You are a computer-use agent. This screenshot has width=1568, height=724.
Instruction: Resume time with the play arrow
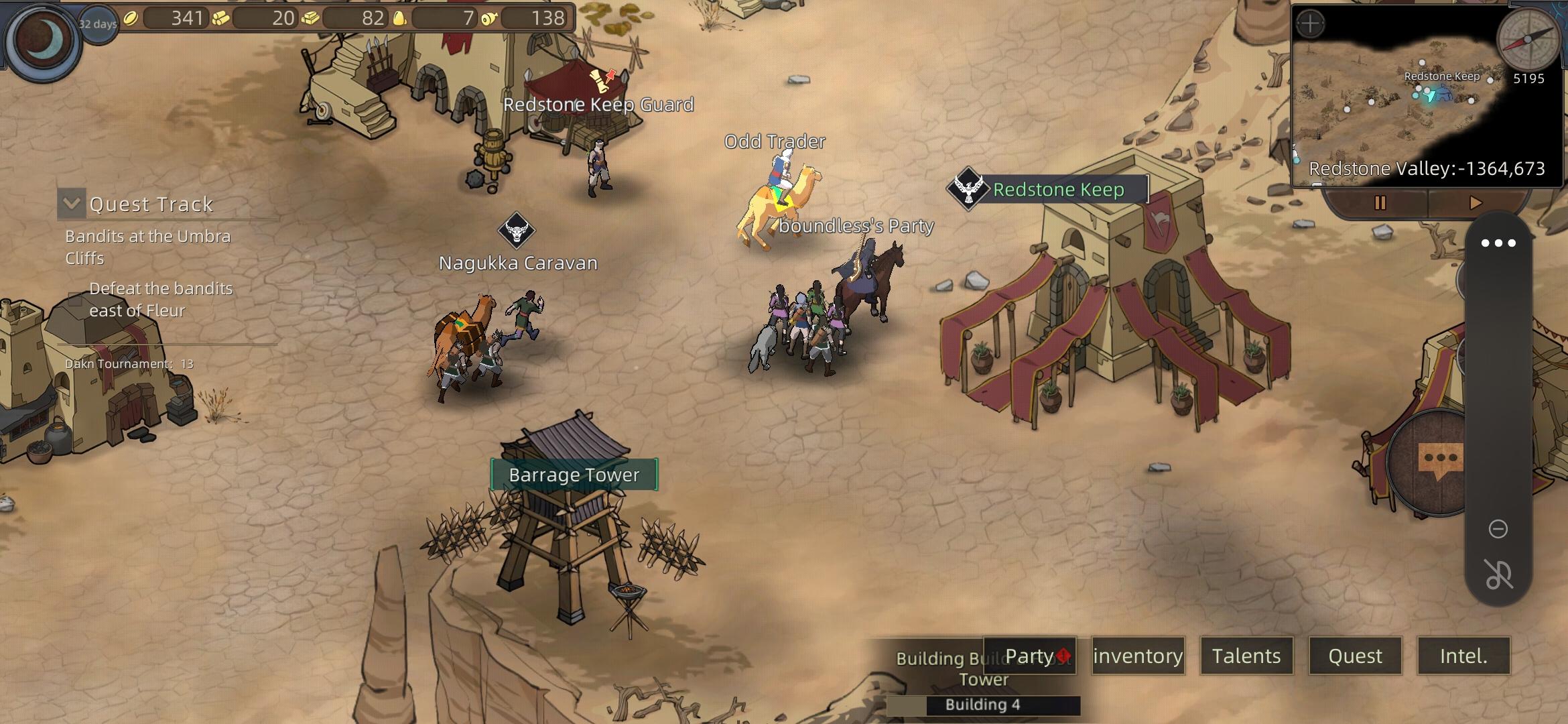point(1475,202)
